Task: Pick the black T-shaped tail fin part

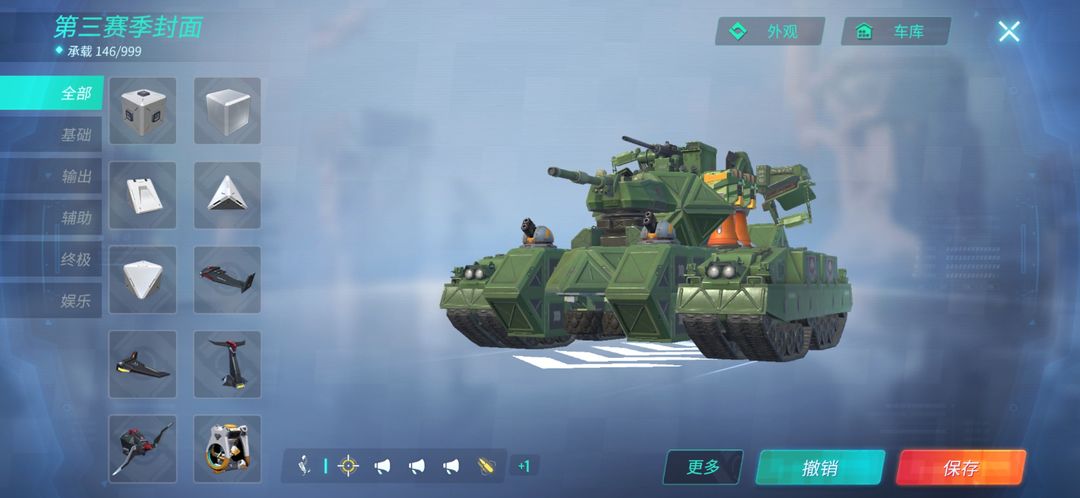Action: point(227,363)
